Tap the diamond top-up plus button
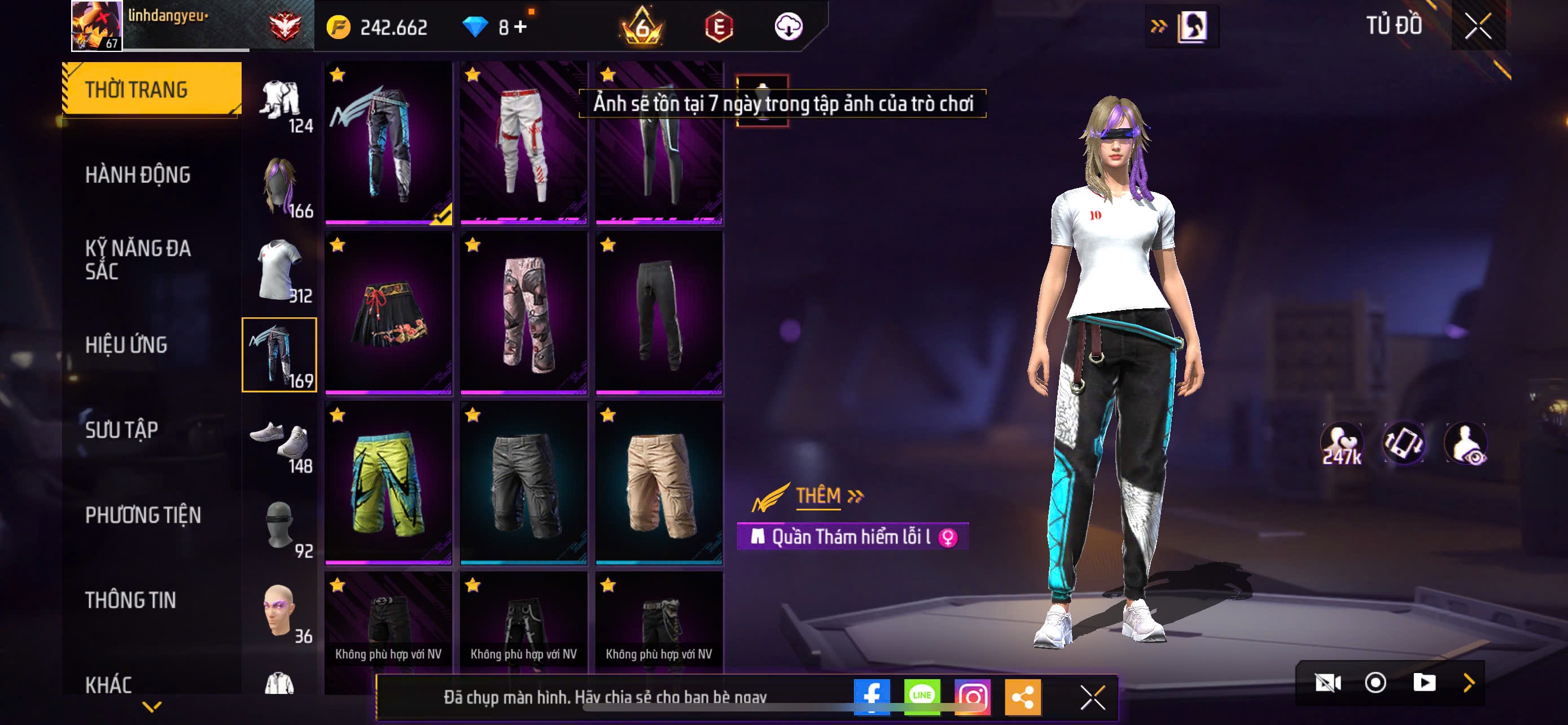 (x=520, y=27)
